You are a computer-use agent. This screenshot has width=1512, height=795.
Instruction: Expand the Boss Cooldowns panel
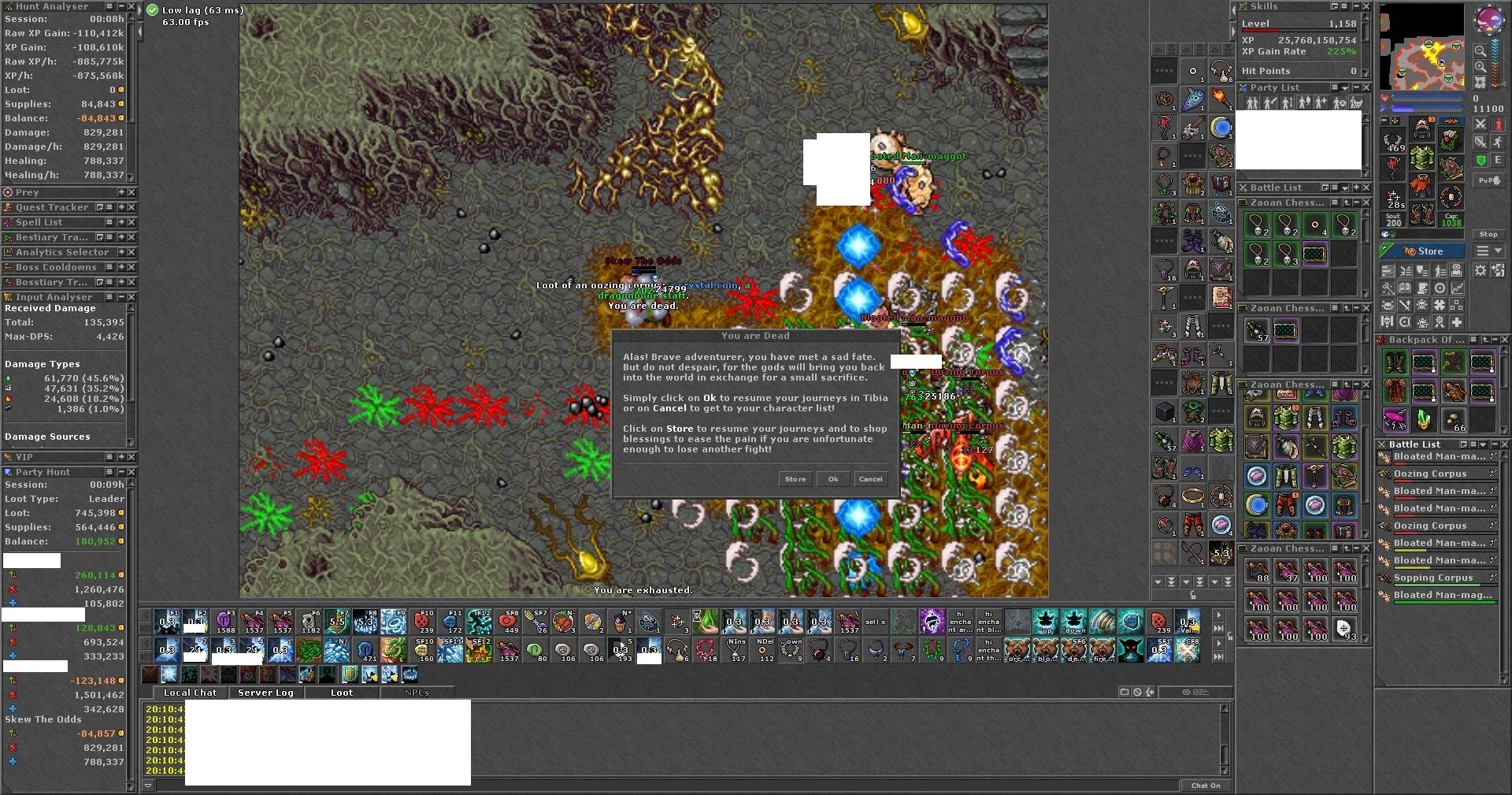pyautogui.click(x=121, y=267)
